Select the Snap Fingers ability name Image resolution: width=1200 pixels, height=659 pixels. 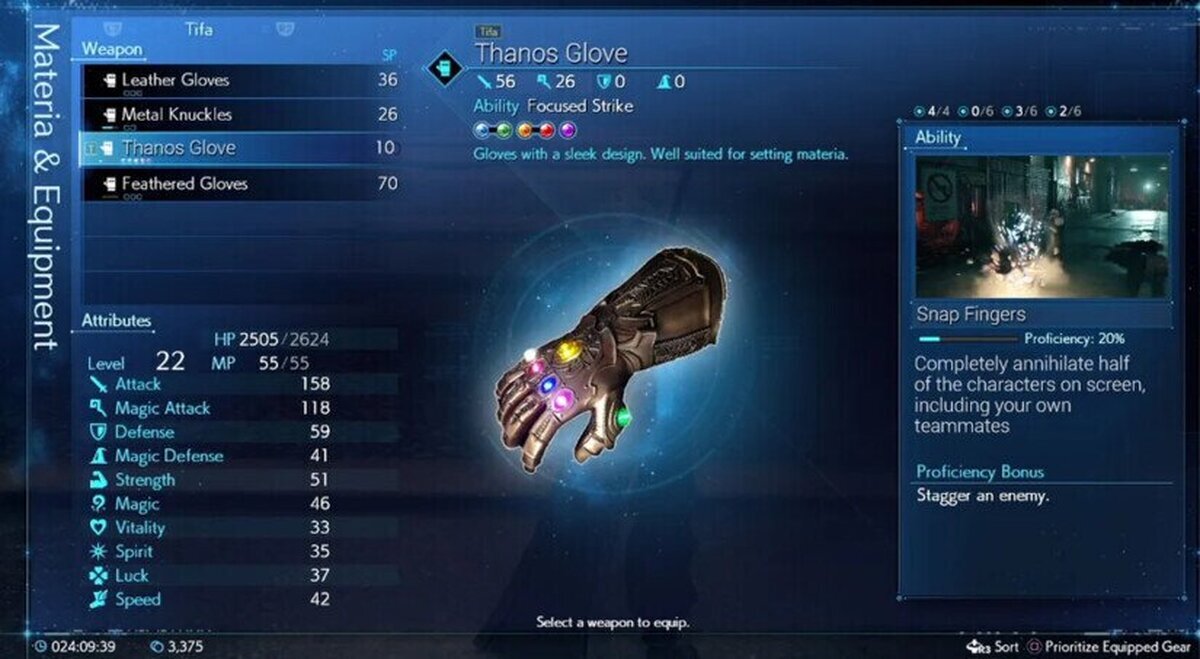tap(972, 315)
